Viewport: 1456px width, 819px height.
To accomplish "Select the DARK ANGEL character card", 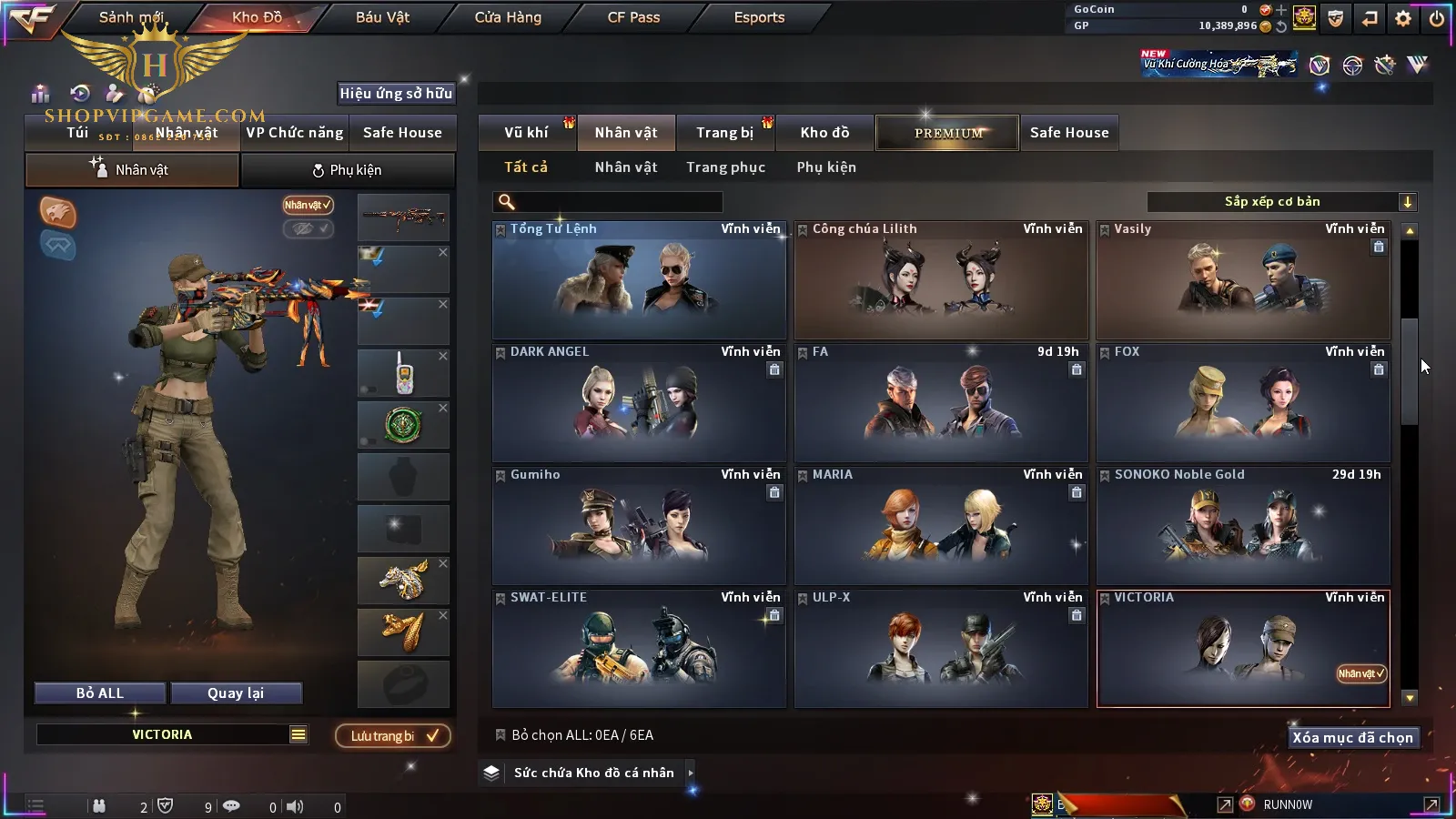I will tap(639, 403).
